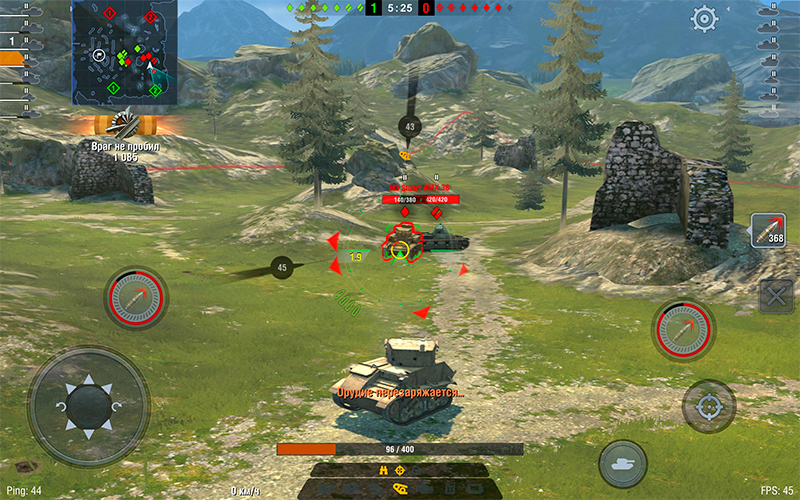The width and height of the screenshot is (800, 500).
Task: Open the settings gear menu
Action: 705,18
